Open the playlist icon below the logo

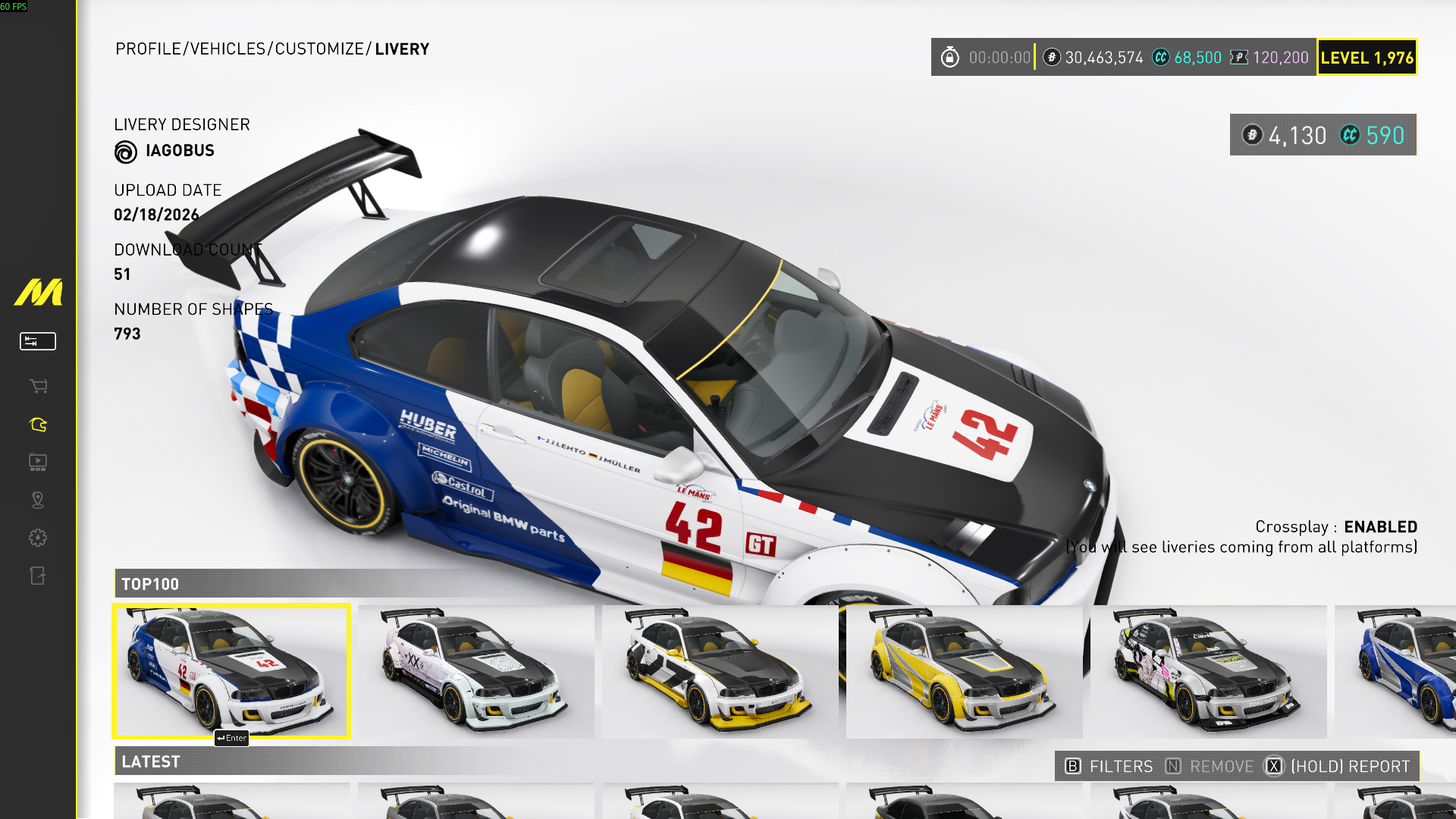click(38, 341)
